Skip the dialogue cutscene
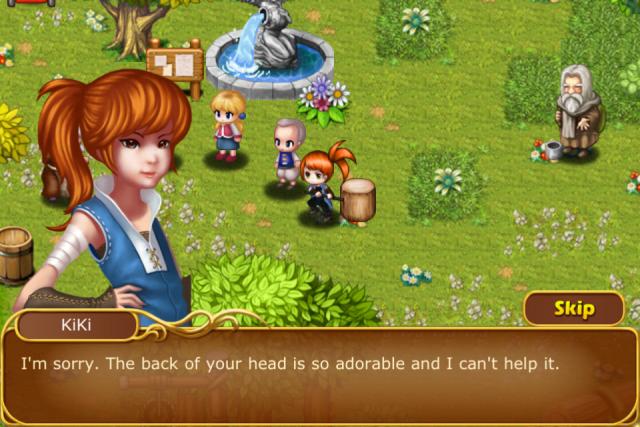Image resolution: width=640 pixels, height=427 pixels. 574,309
